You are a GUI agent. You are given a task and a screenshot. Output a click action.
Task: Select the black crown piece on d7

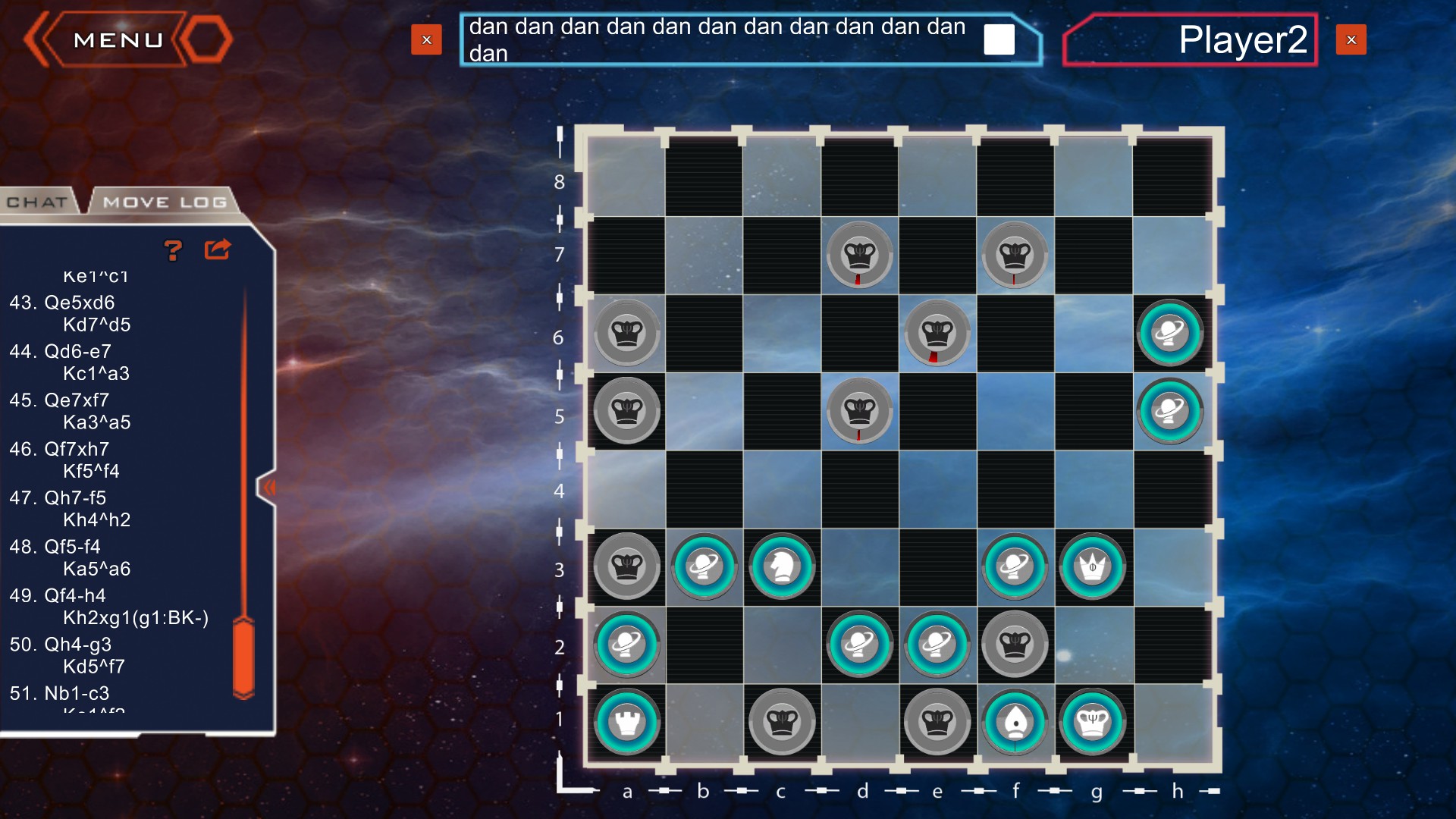[860, 256]
